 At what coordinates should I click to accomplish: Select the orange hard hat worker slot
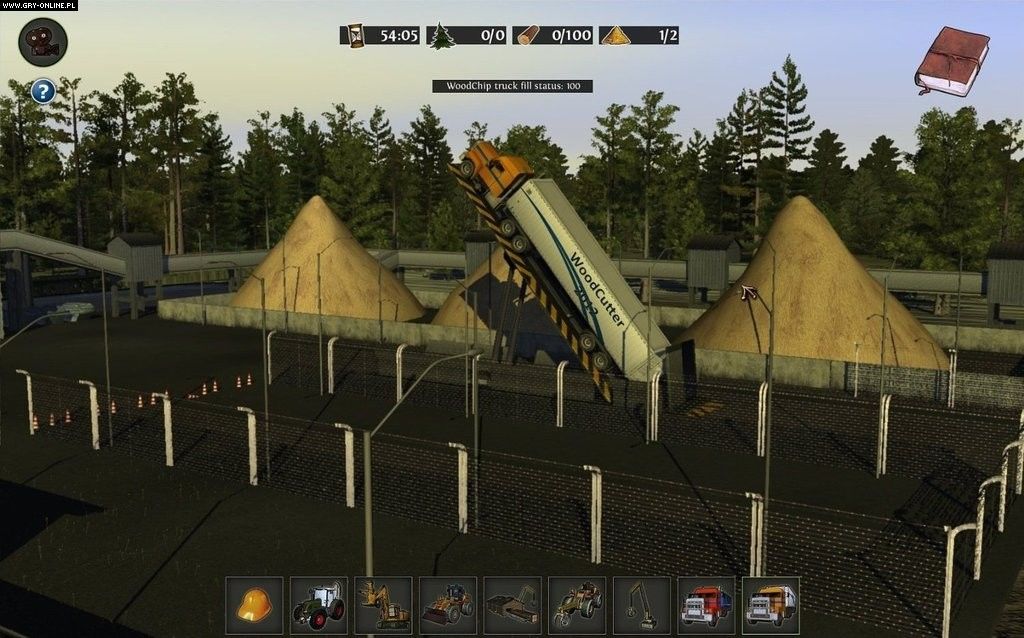(x=254, y=605)
